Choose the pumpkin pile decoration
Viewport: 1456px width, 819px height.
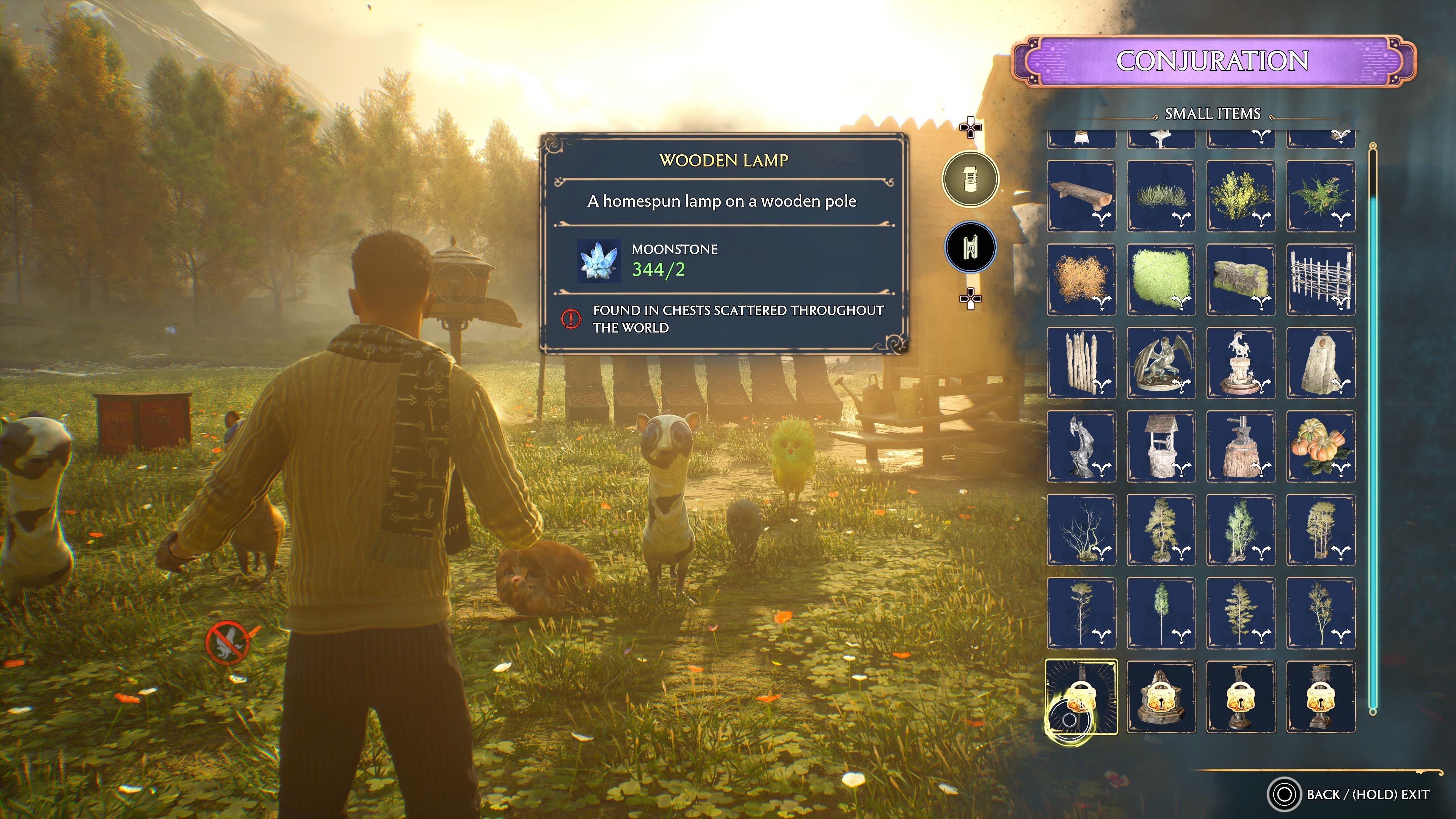[x=1320, y=446]
